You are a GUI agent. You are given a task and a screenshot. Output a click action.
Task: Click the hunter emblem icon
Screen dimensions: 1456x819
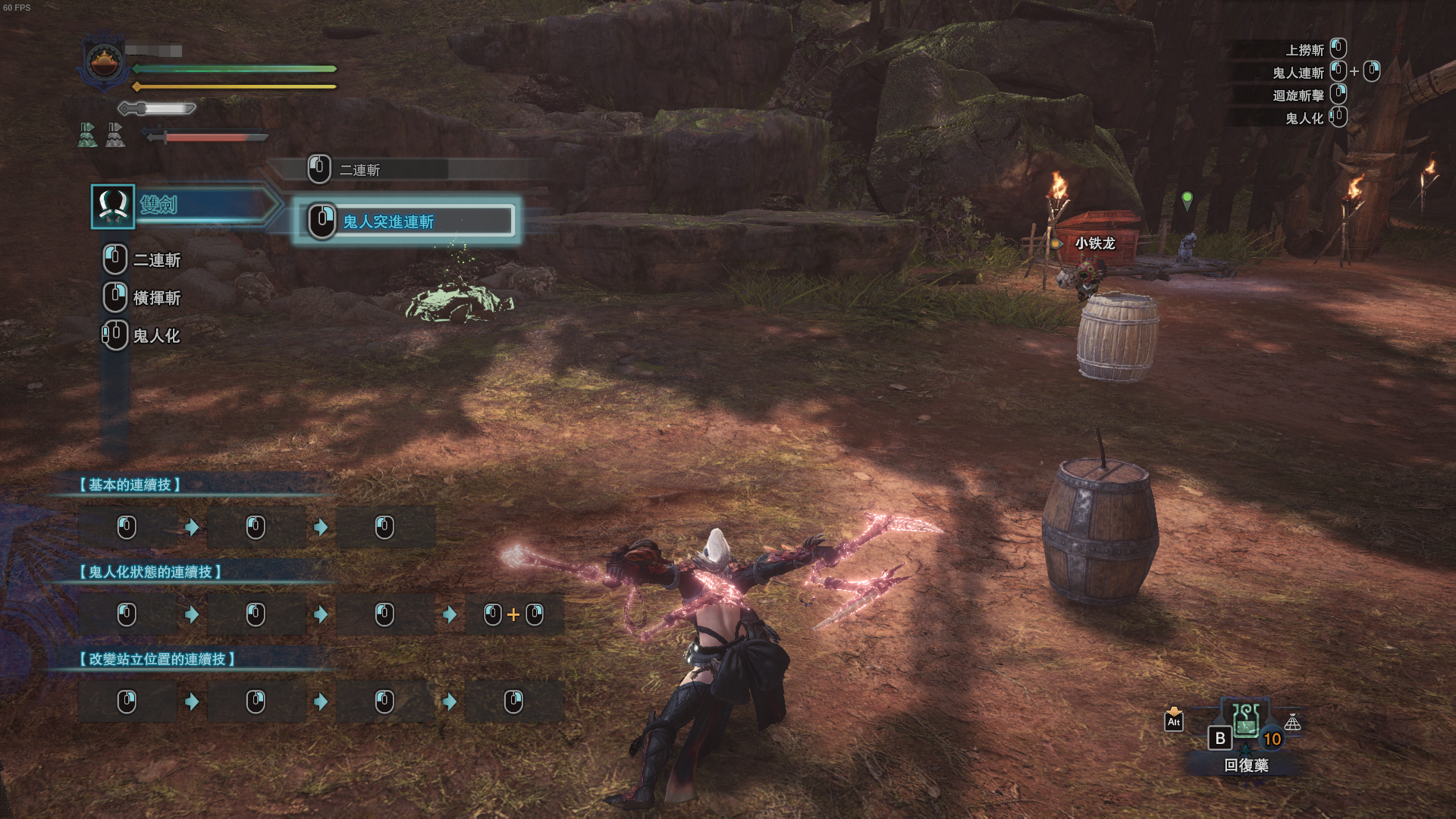click(105, 61)
